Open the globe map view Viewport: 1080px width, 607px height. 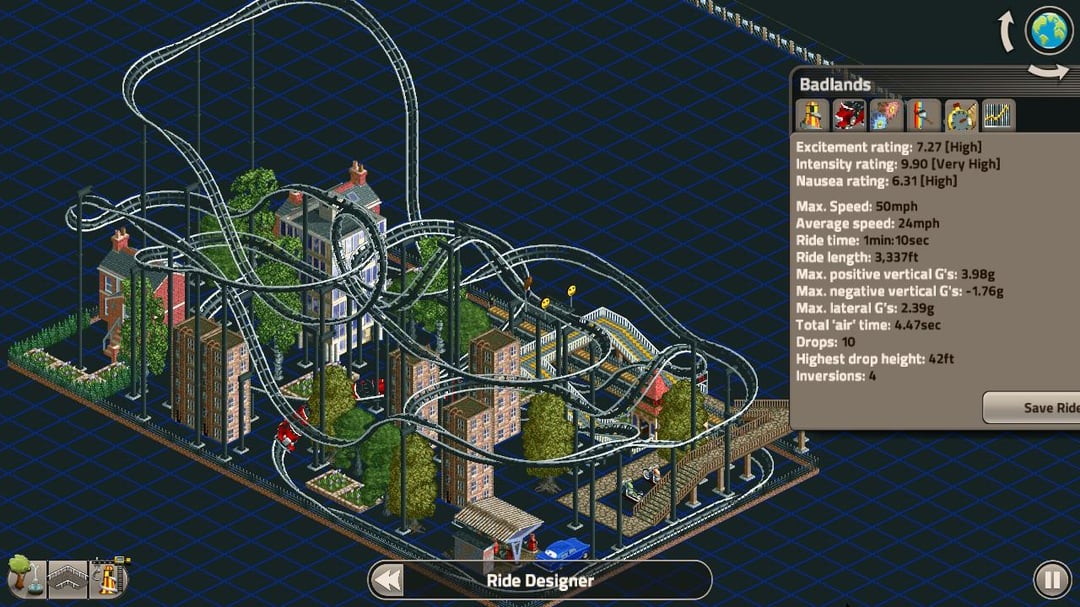click(1049, 31)
